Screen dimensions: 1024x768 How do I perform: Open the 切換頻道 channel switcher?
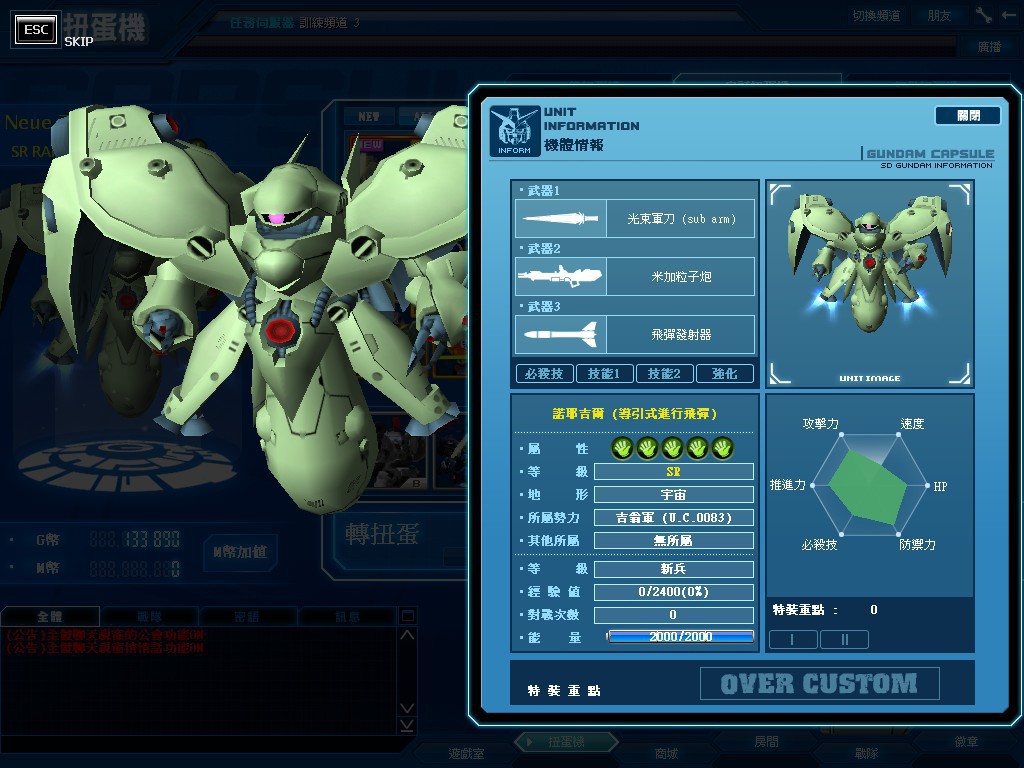(876, 16)
